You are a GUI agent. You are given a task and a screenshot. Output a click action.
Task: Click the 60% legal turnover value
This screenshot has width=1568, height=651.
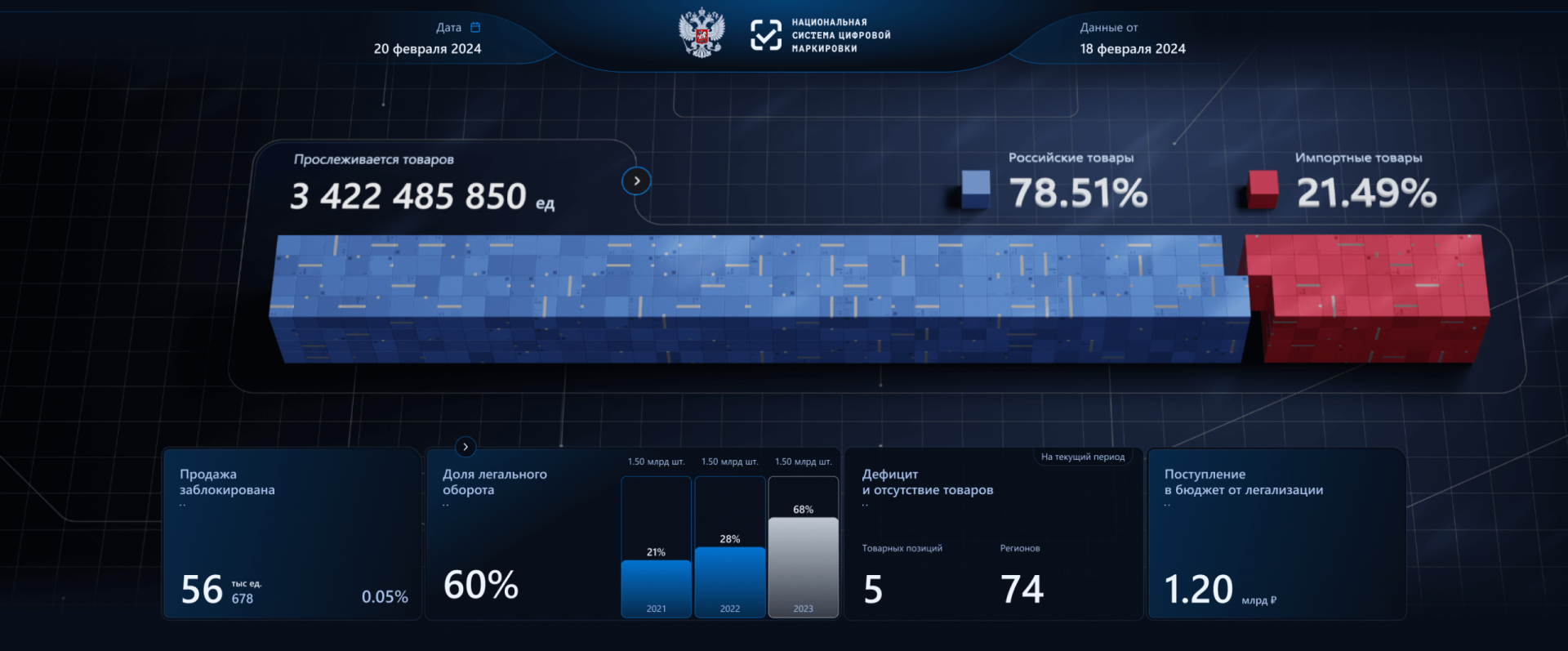tap(480, 585)
